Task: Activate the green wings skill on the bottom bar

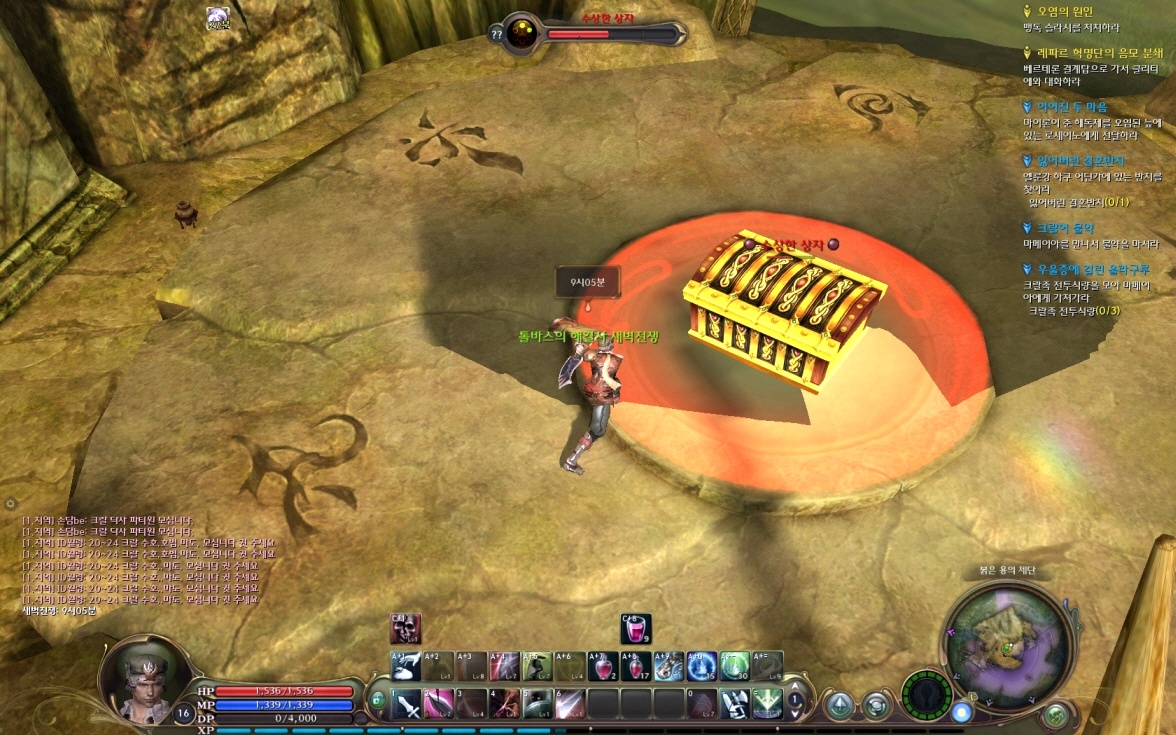Action: coord(767,704)
